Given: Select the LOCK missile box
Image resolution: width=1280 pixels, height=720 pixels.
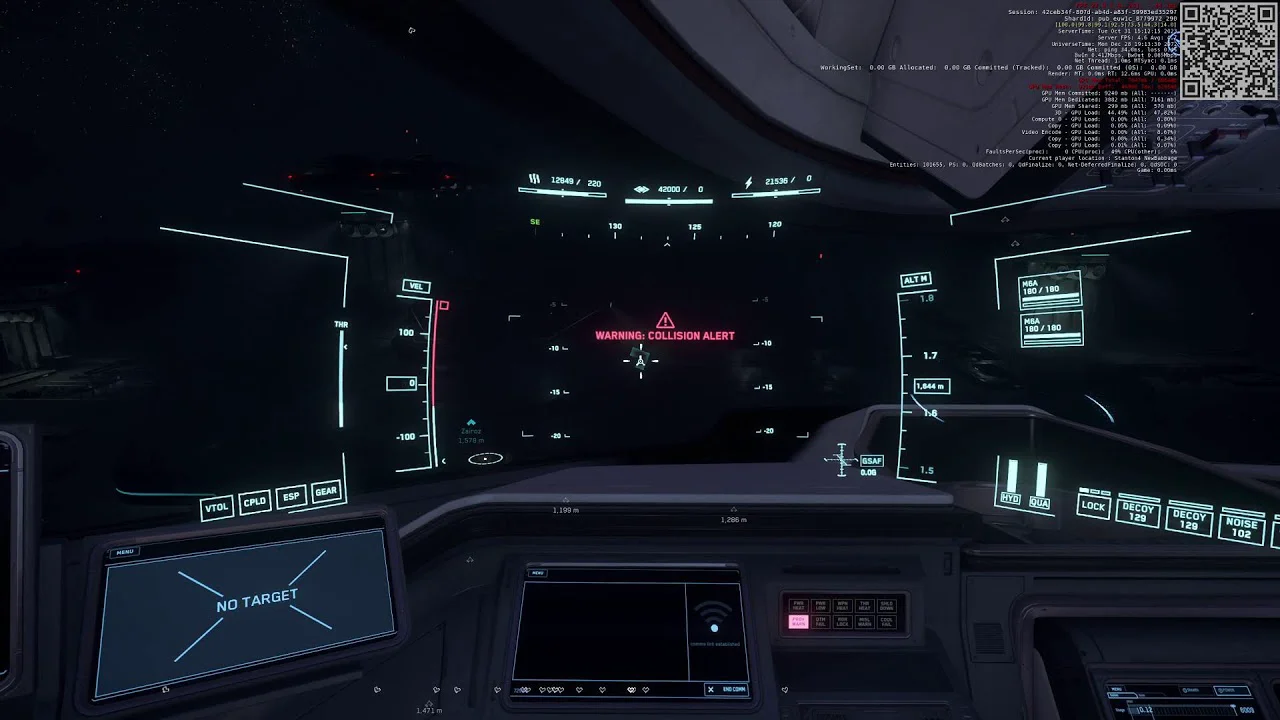Looking at the screenshot, I should tap(1093, 506).
